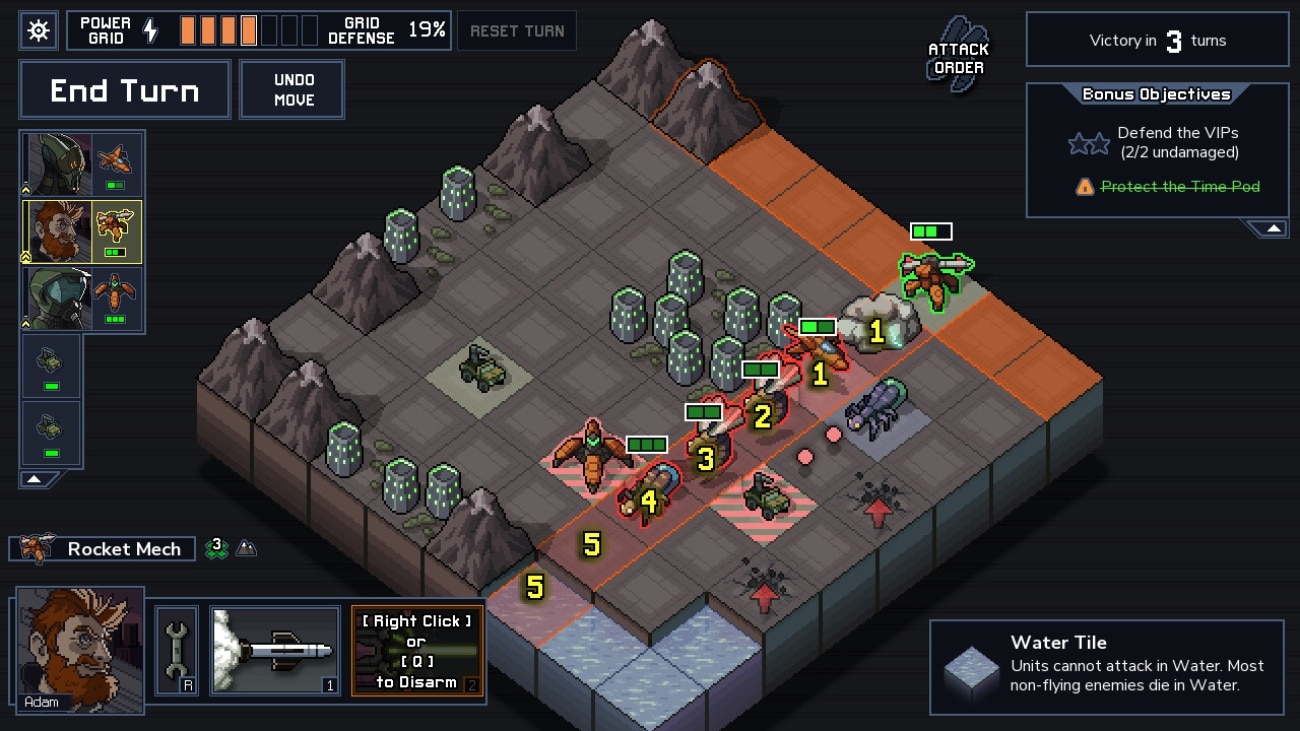Viewport: 1300px width, 731px height.
Task: Select the repair wrench action
Action: [x=178, y=650]
